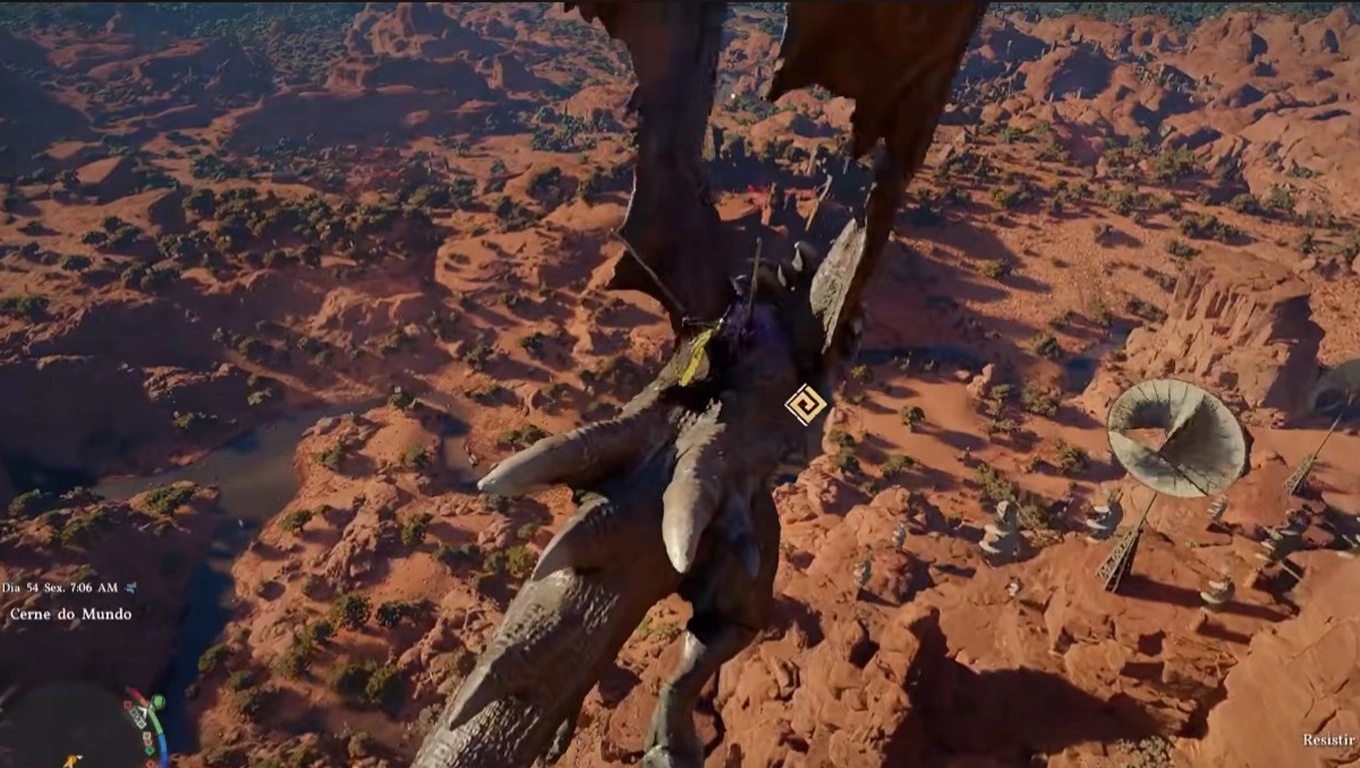This screenshot has width=1360, height=768.
Task: Click the red marker on the minimap's left edge
Action: point(127,705)
